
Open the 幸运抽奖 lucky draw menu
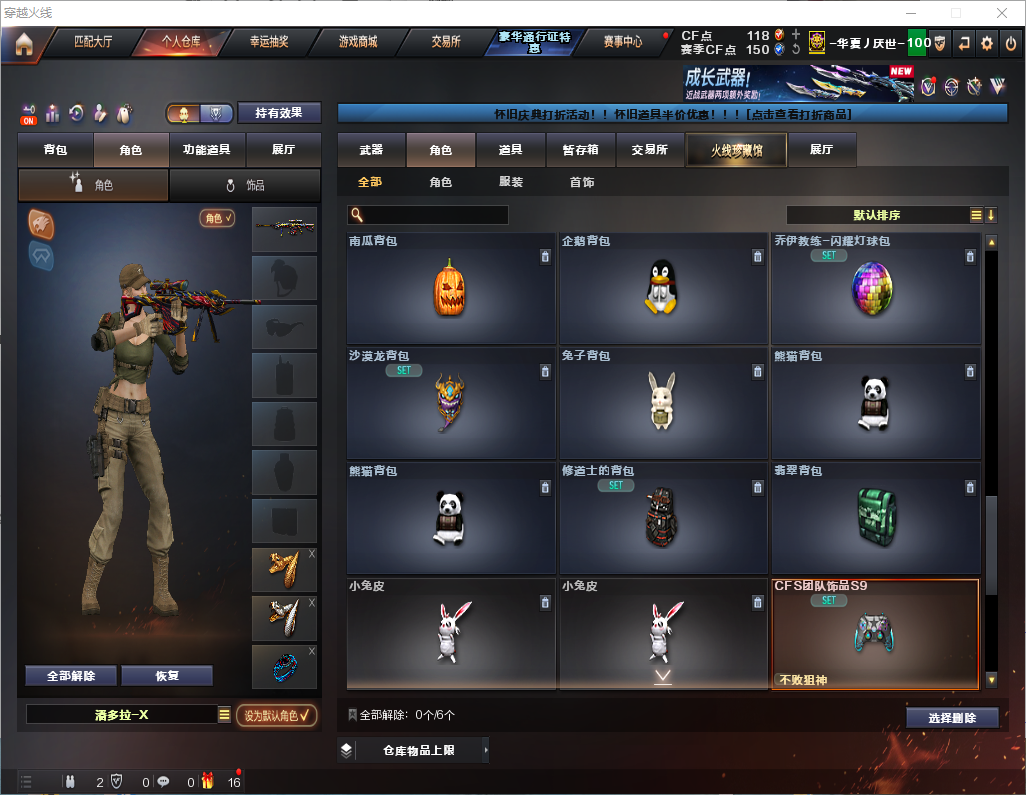point(268,43)
